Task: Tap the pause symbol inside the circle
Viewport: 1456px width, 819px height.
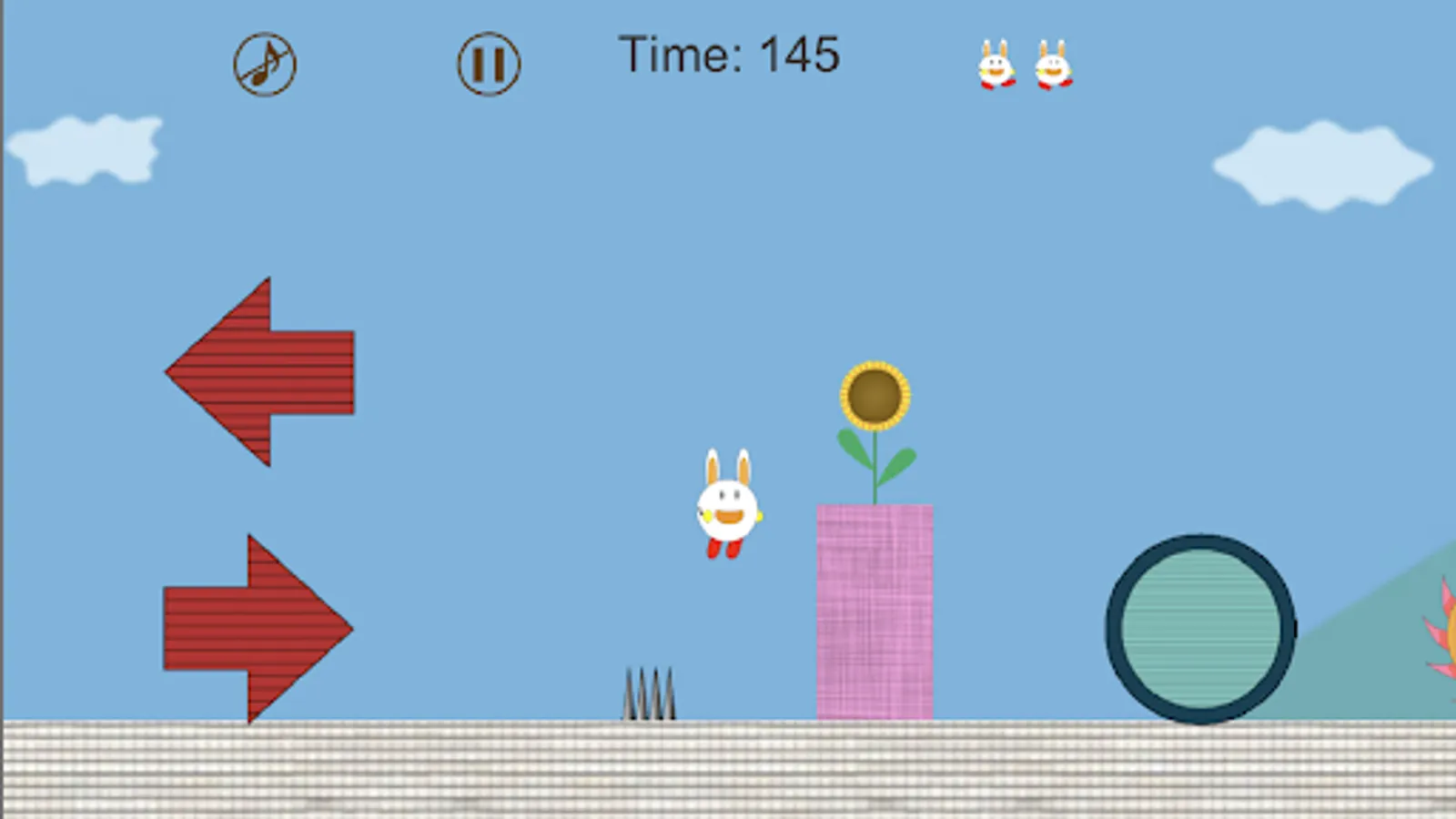Action: click(489, 64)
